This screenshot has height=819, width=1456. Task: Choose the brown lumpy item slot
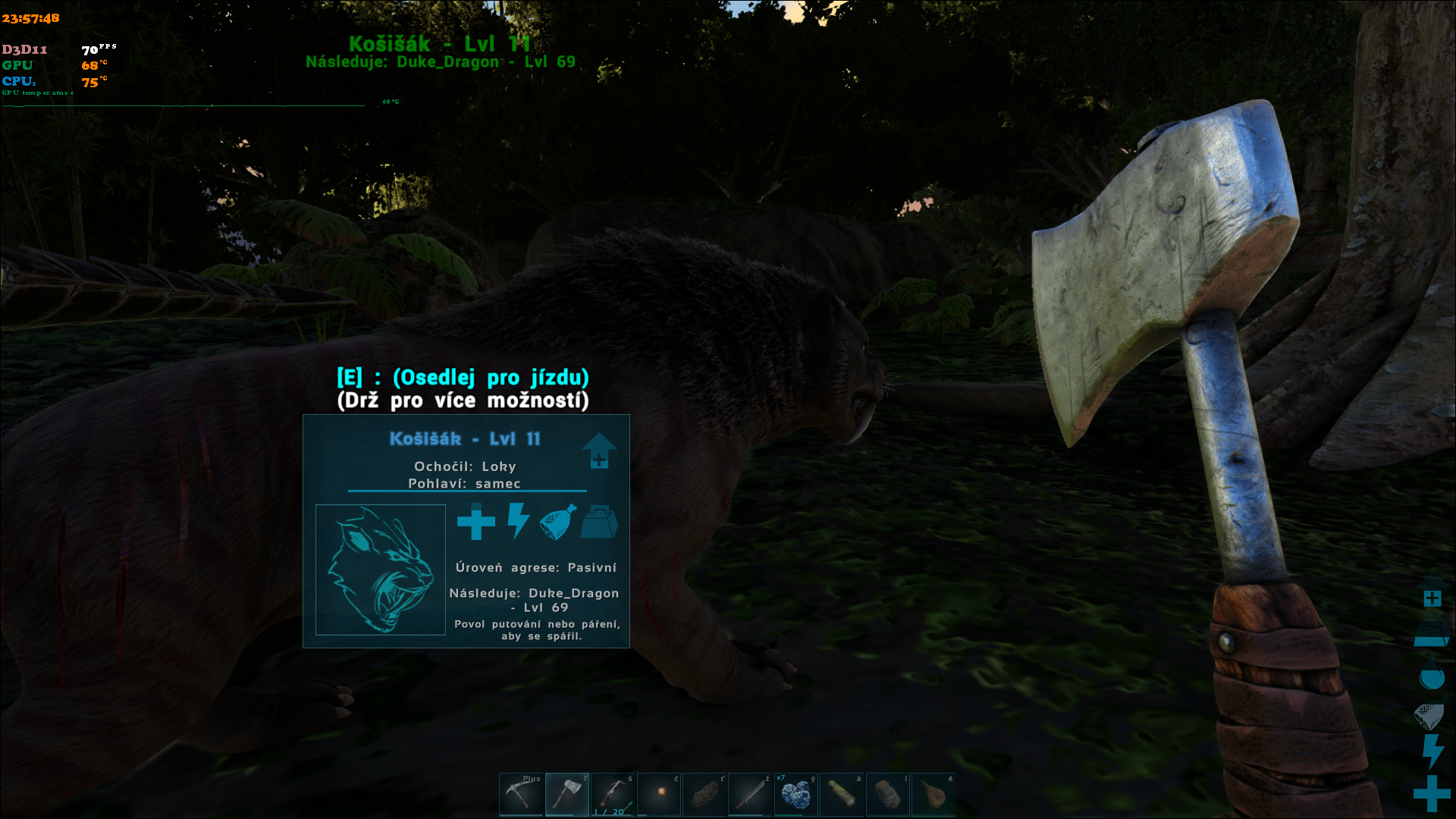704,794
